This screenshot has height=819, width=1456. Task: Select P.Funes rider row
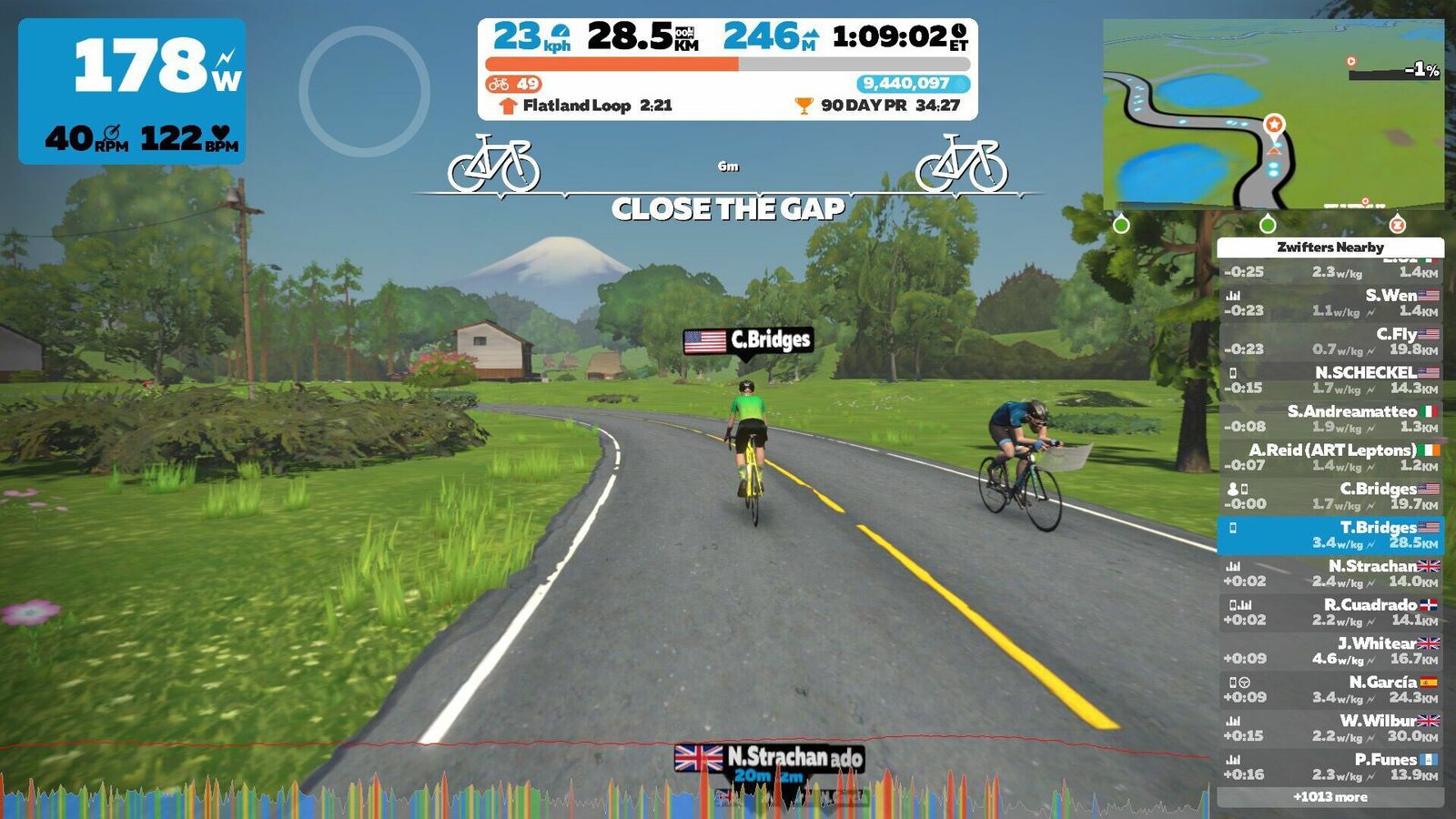click(x=1330, y=767)
